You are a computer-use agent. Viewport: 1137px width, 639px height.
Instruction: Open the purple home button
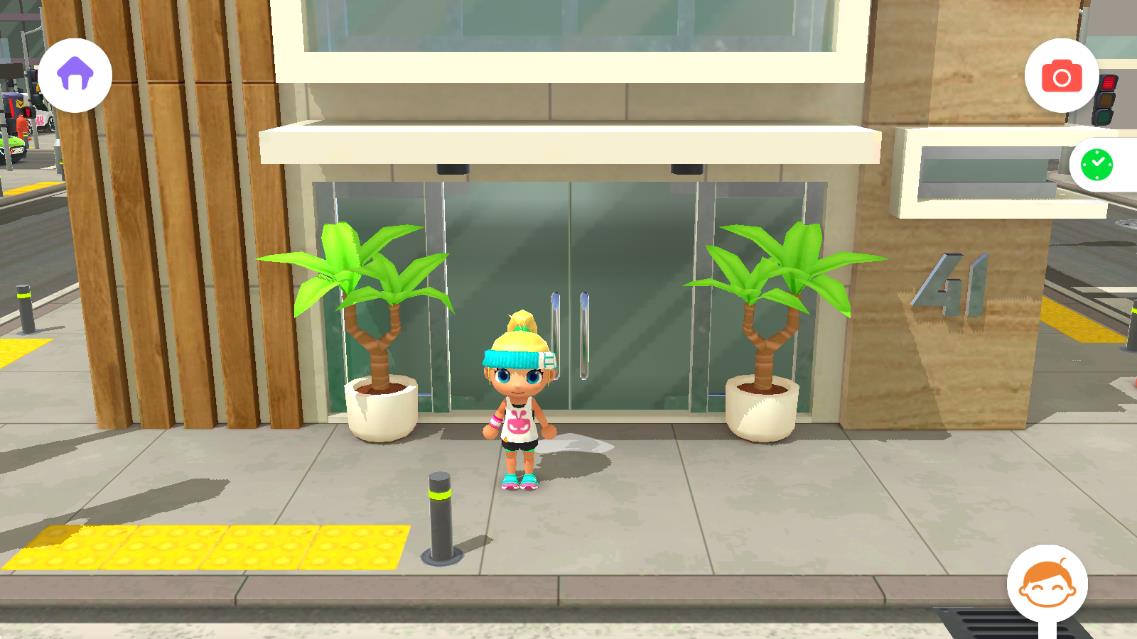pyautogui.click(x=75, y=74)
